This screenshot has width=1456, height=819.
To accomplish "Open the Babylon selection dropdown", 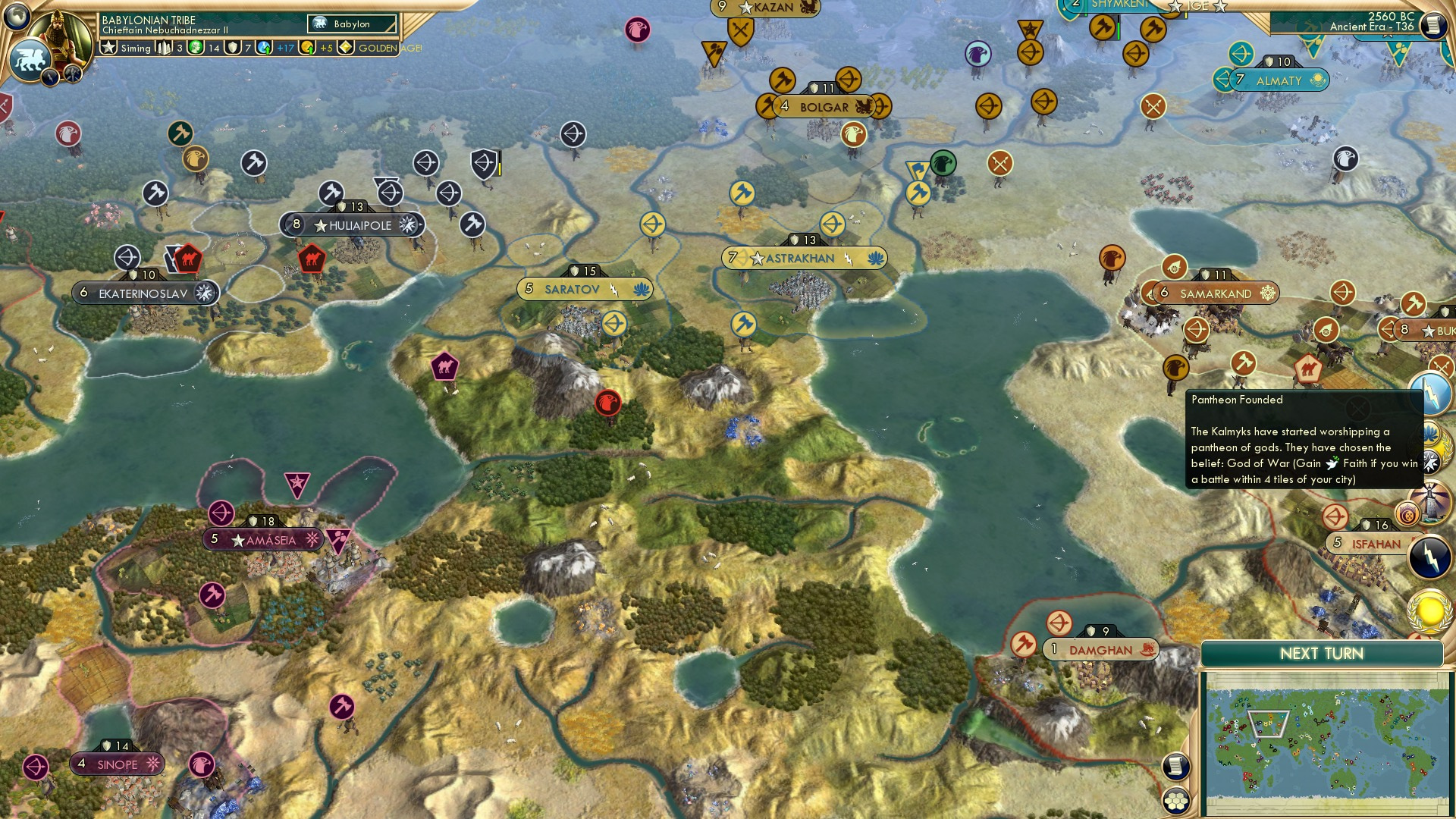I will click(x=350, y=24).
